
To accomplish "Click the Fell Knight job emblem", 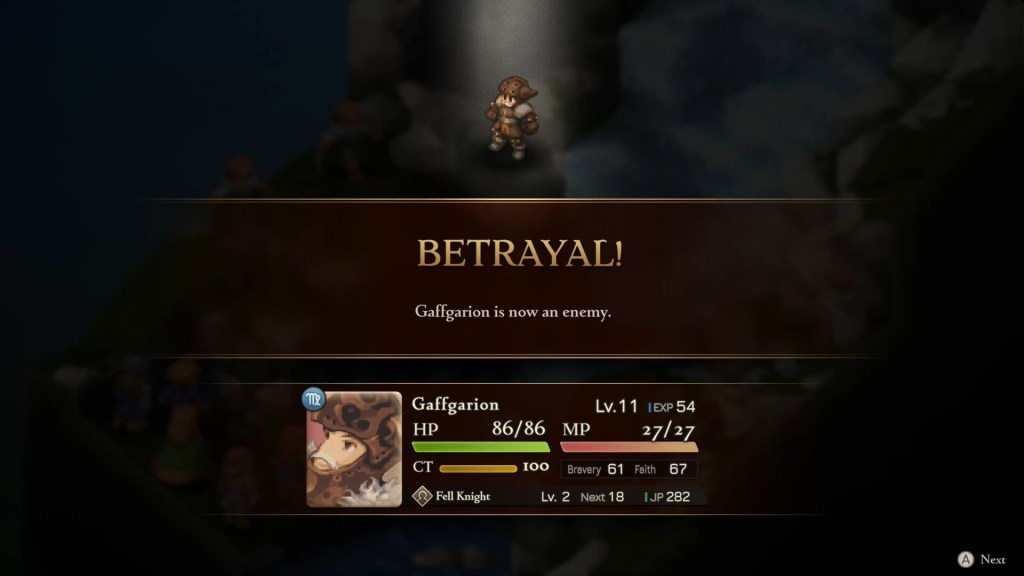I will pos(422,496).
